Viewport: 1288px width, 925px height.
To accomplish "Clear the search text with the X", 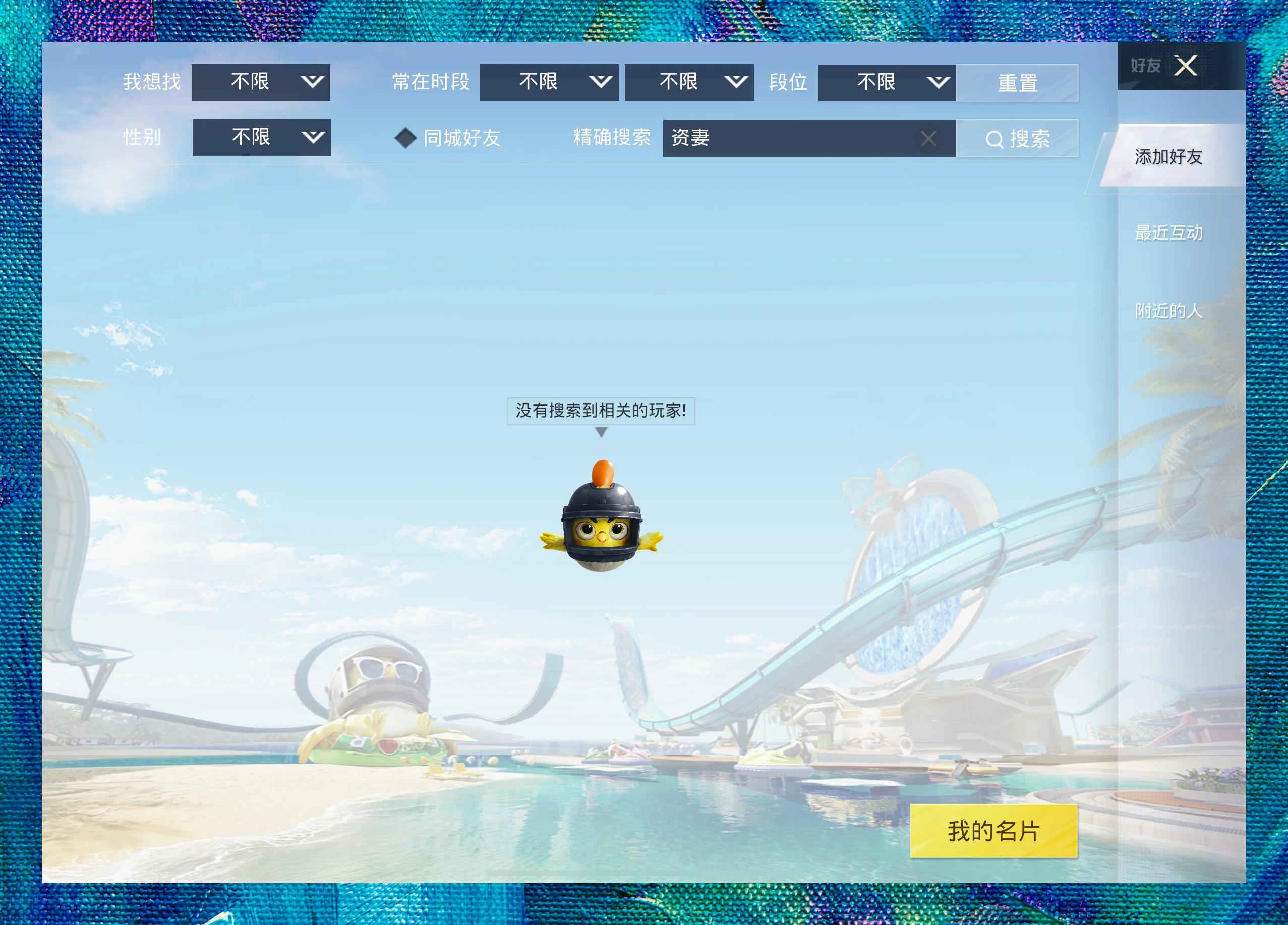I will pos(928,138).
